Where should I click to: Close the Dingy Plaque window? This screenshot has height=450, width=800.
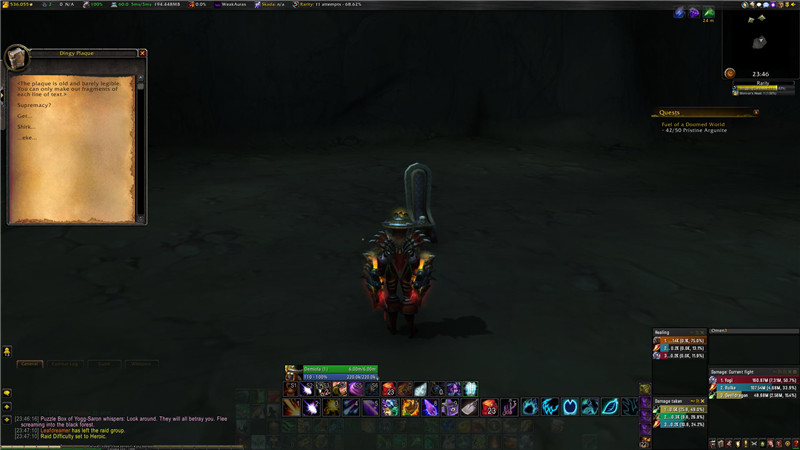142,53
